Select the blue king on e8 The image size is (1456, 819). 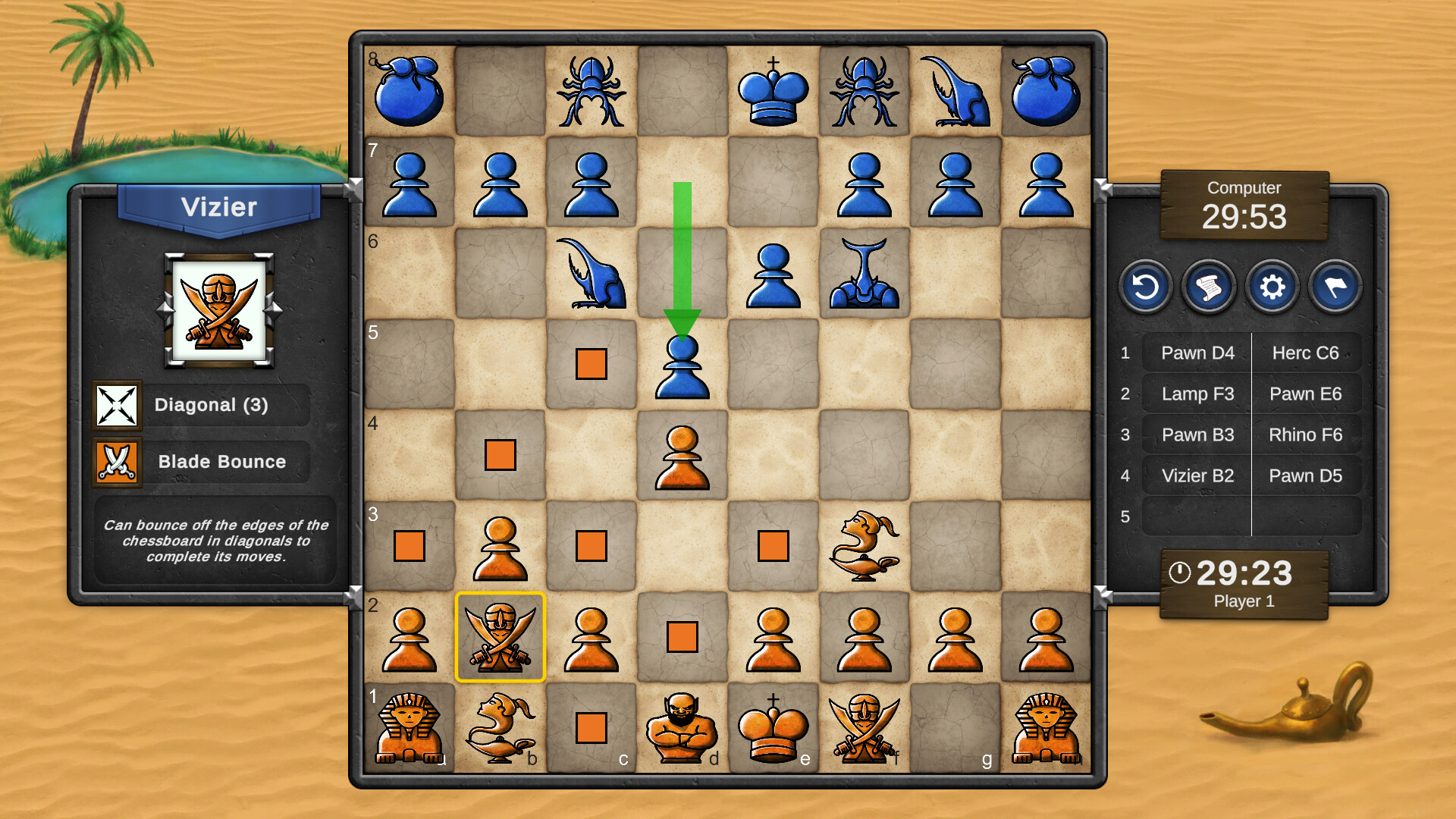pyautogui.click(x=773, y=91)
